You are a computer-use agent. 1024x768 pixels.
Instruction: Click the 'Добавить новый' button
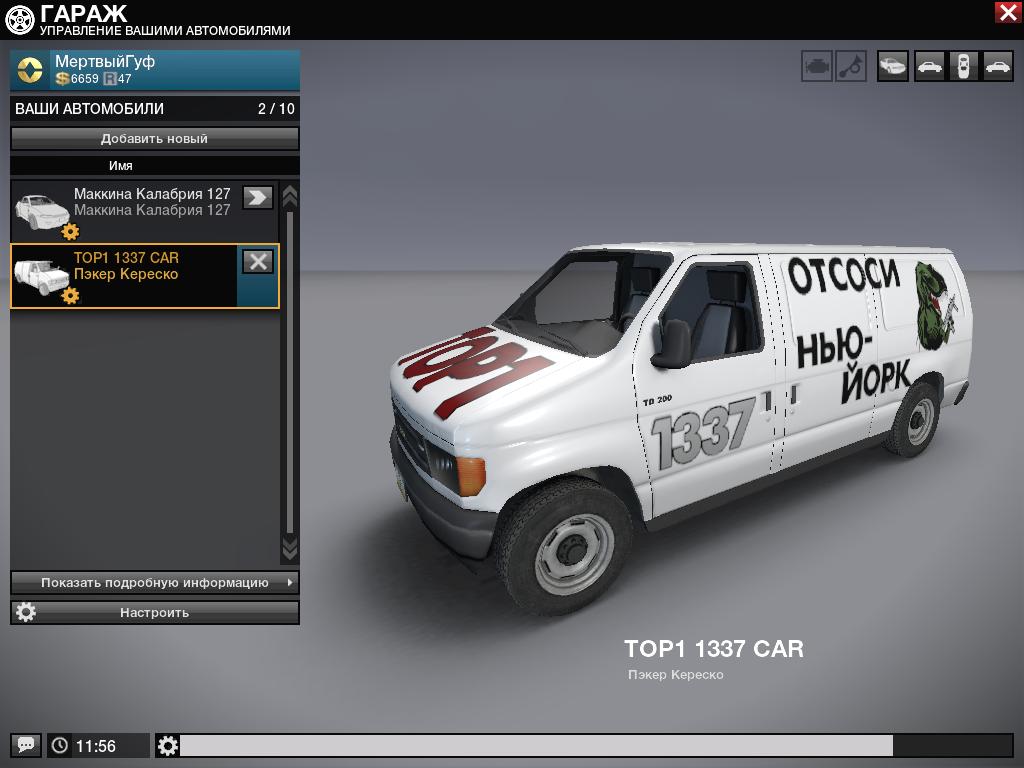point(155,139)
